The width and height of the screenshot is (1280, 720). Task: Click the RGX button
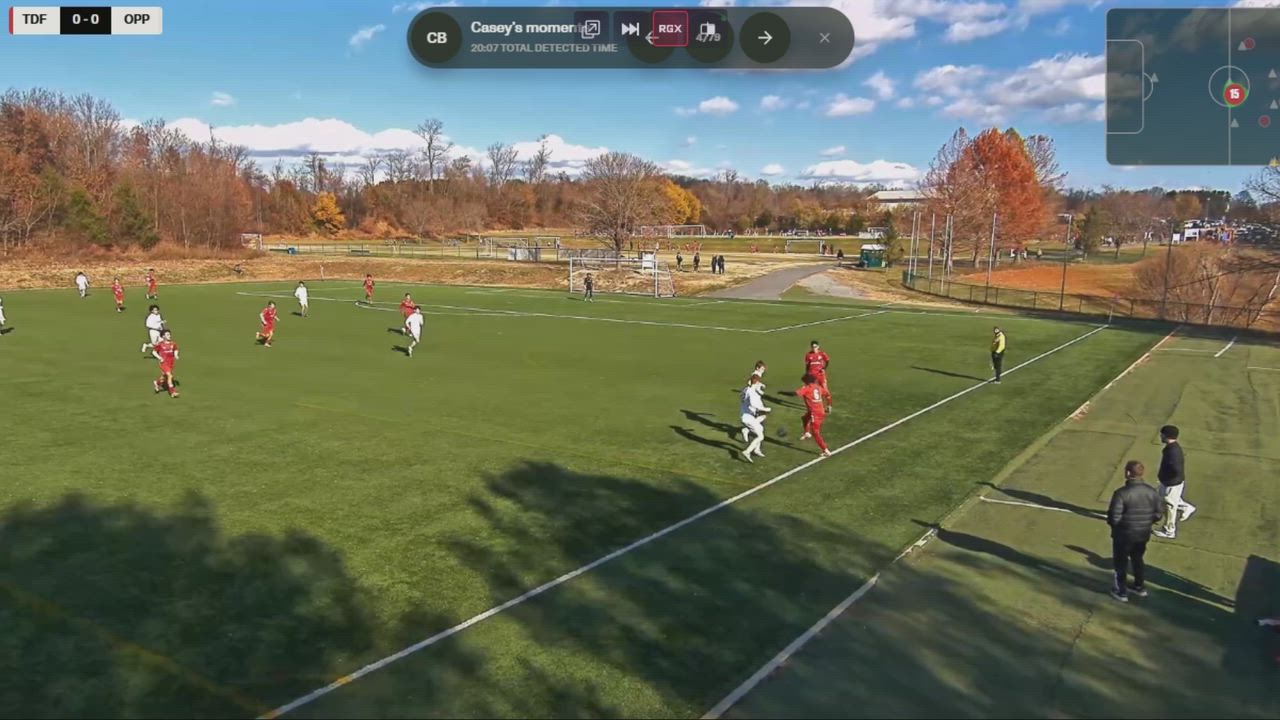(x=670, y=29)
